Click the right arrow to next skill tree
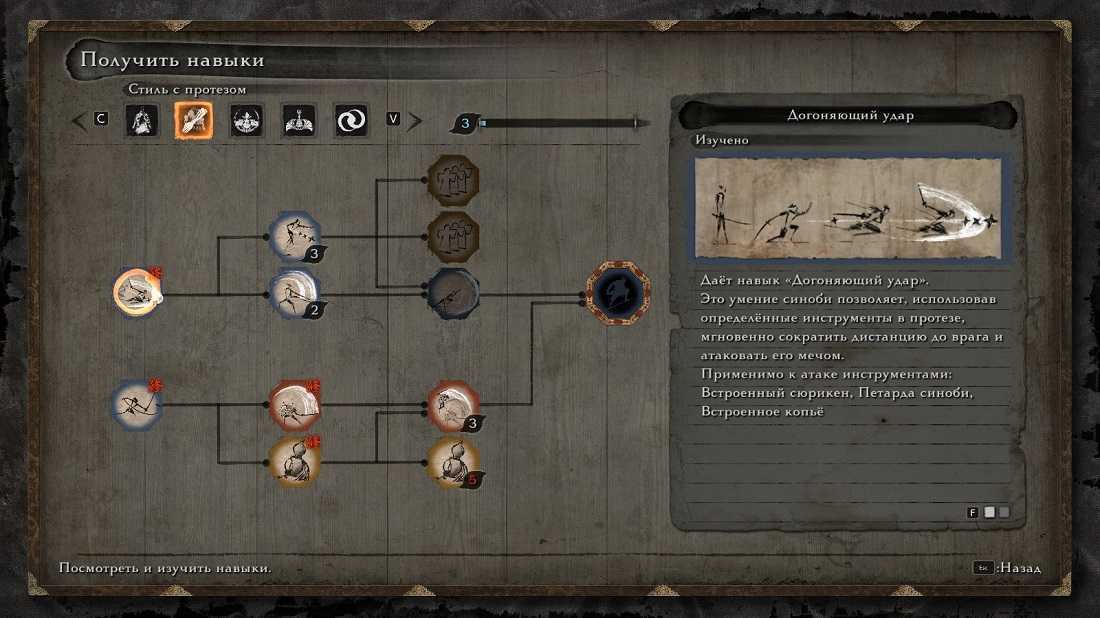 tap(414, 121)
